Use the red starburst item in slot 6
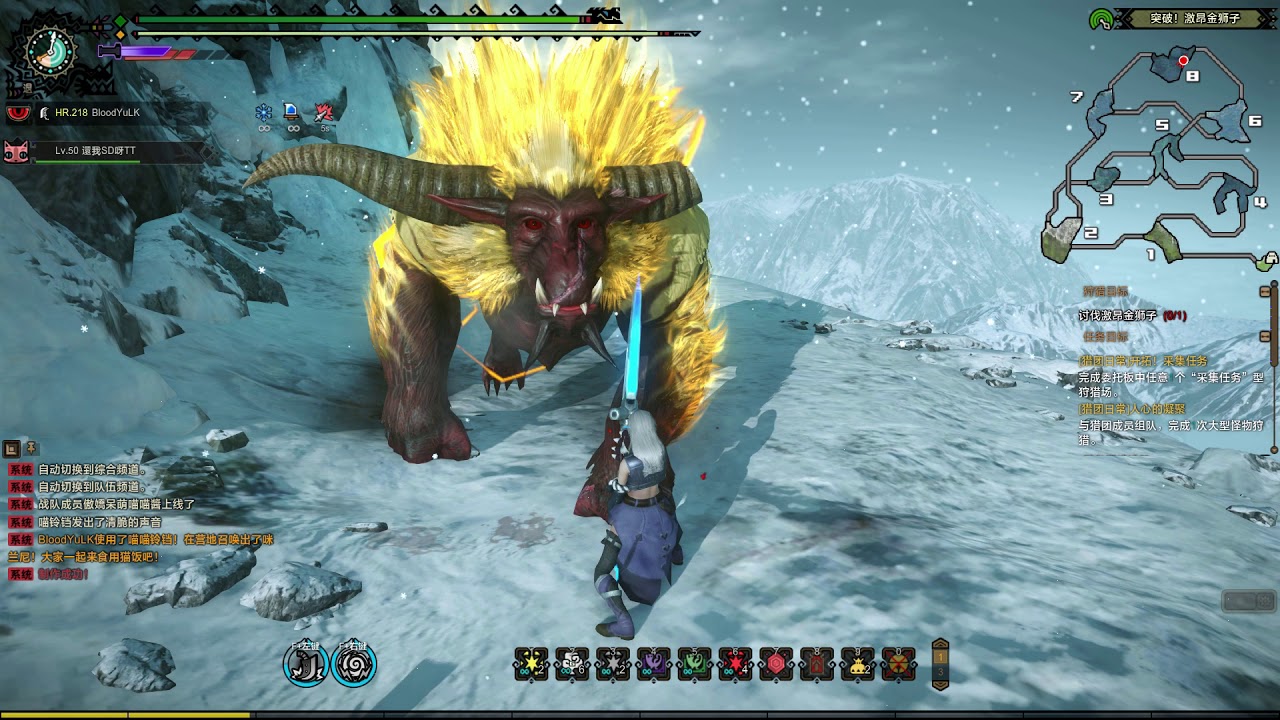Image resolution: width=1280 pixels, height=720 pixels. point(735,664)
